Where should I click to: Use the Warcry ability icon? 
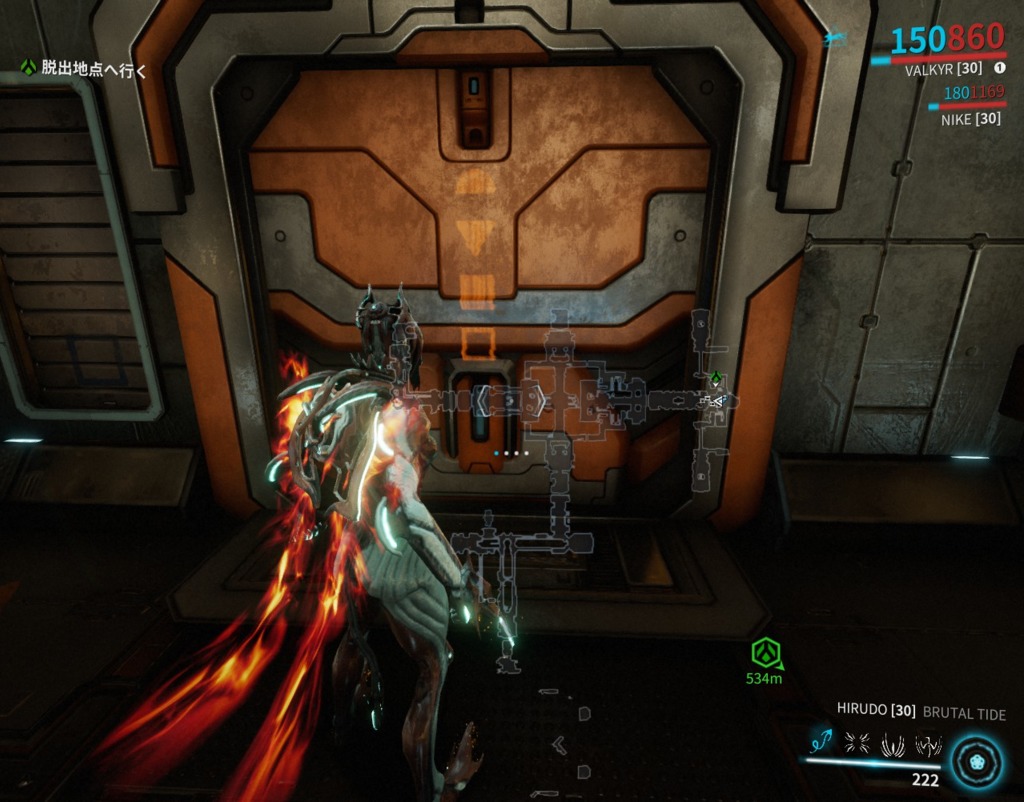point(857,742)
